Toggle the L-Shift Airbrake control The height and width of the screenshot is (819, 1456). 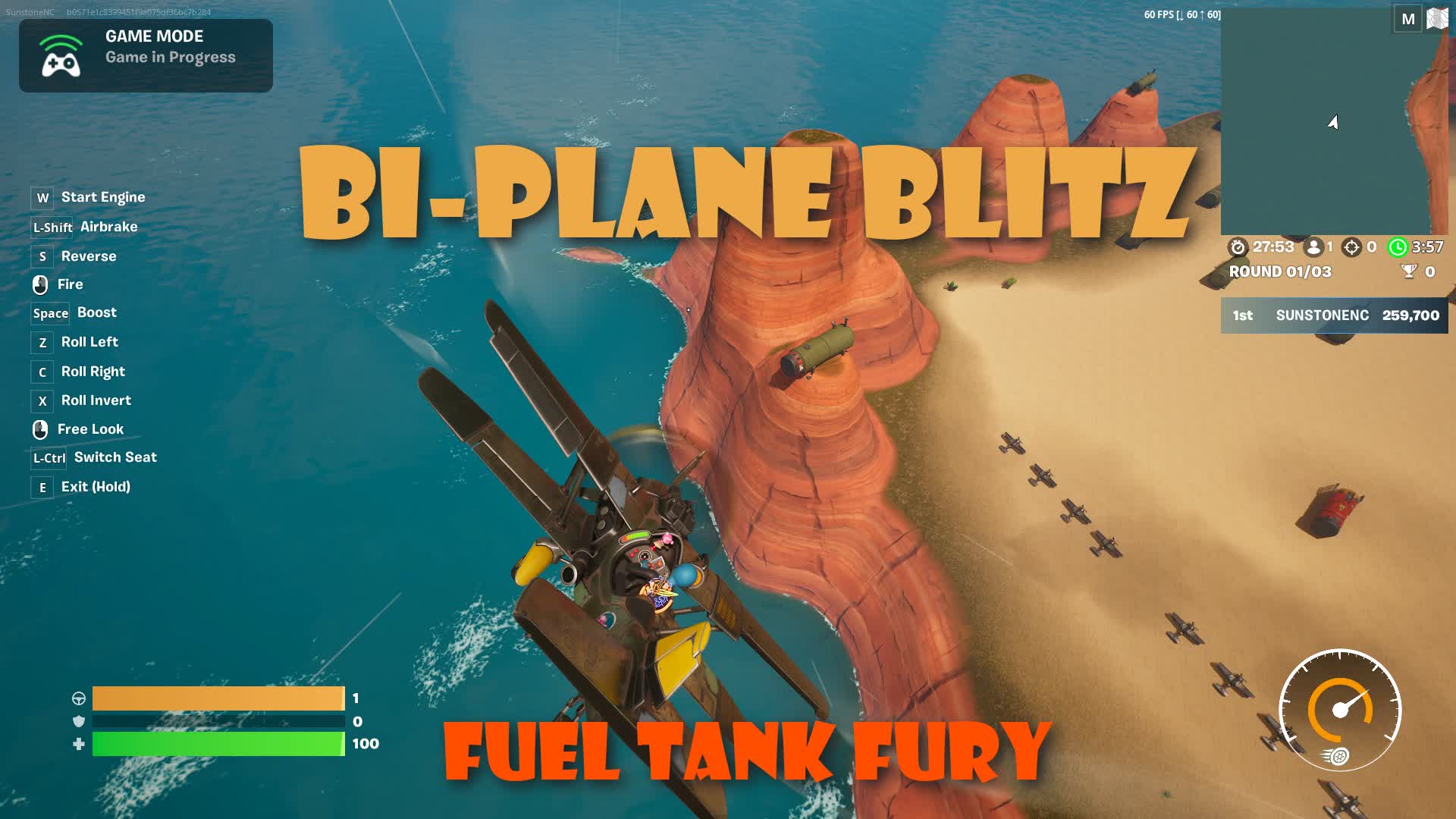tap(50, 227)
